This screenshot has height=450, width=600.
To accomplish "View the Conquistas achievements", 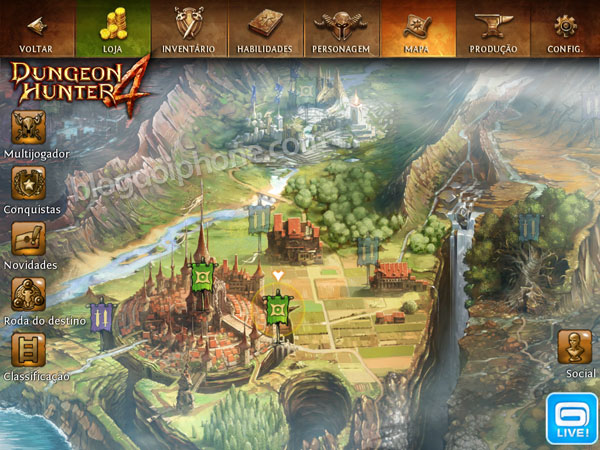I will point(29,184).
